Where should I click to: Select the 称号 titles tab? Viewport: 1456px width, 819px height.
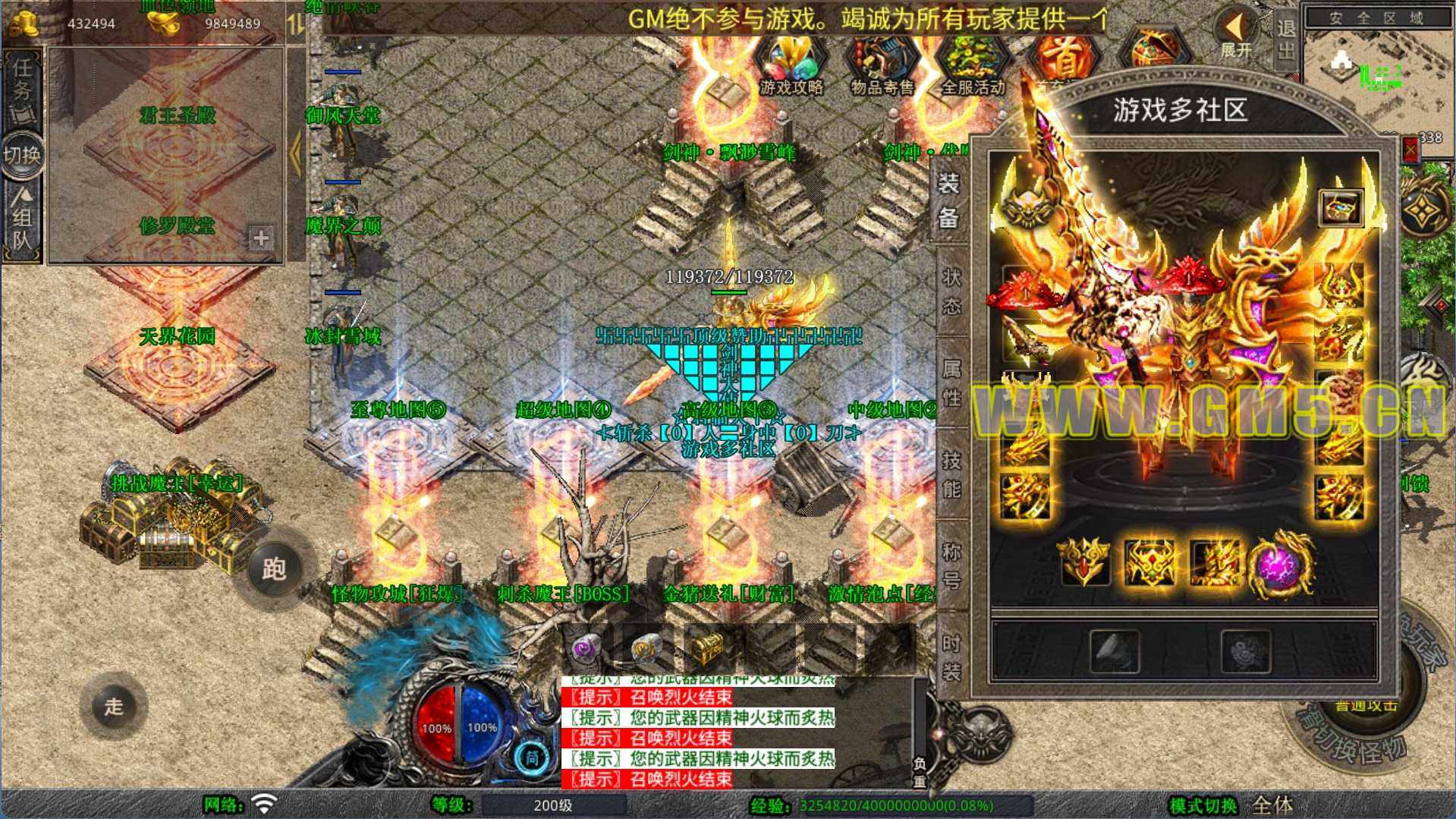[x=951, y=566]
